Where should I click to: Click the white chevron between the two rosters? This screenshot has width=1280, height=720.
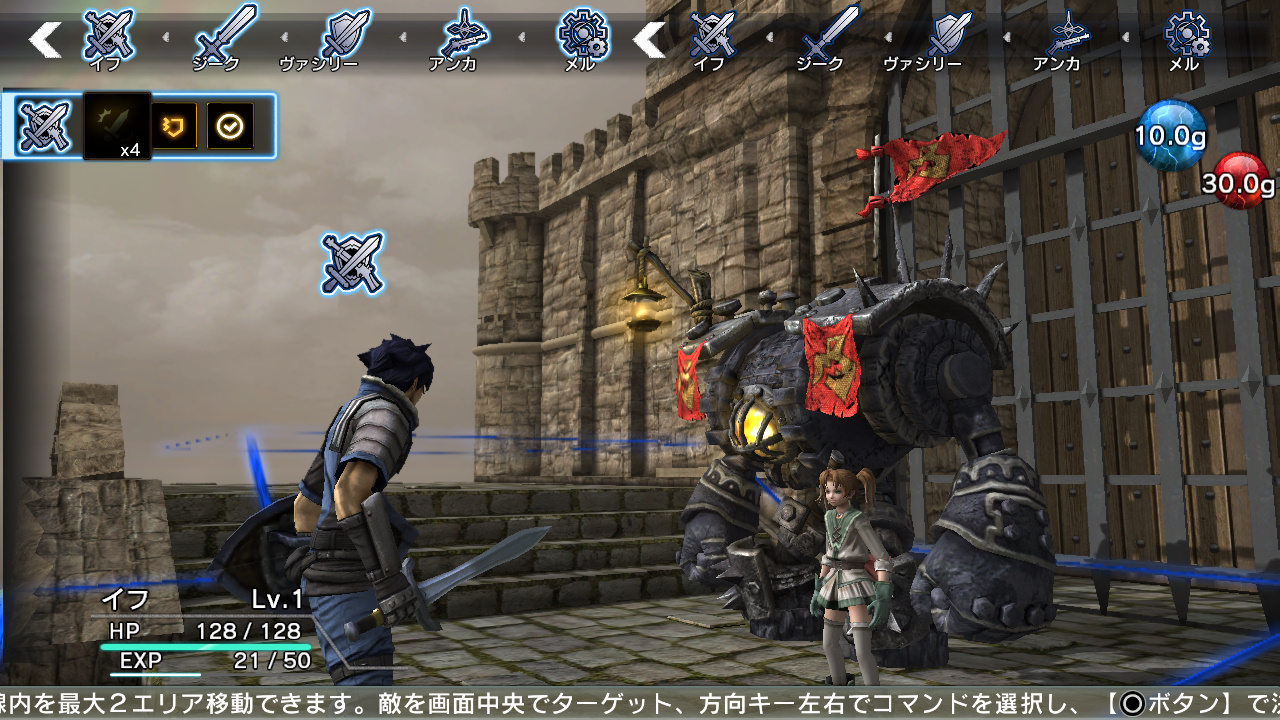click(647, 40)
